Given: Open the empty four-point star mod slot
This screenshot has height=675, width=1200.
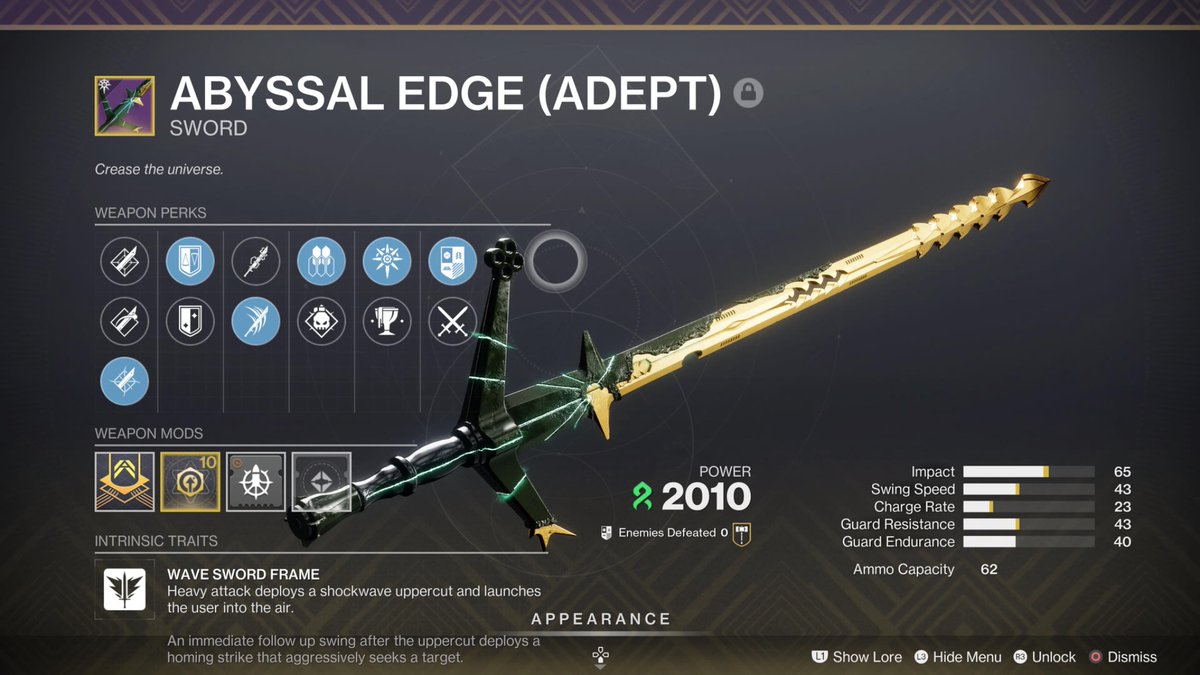Looking at the screenshot, I should tap(321, 482).
